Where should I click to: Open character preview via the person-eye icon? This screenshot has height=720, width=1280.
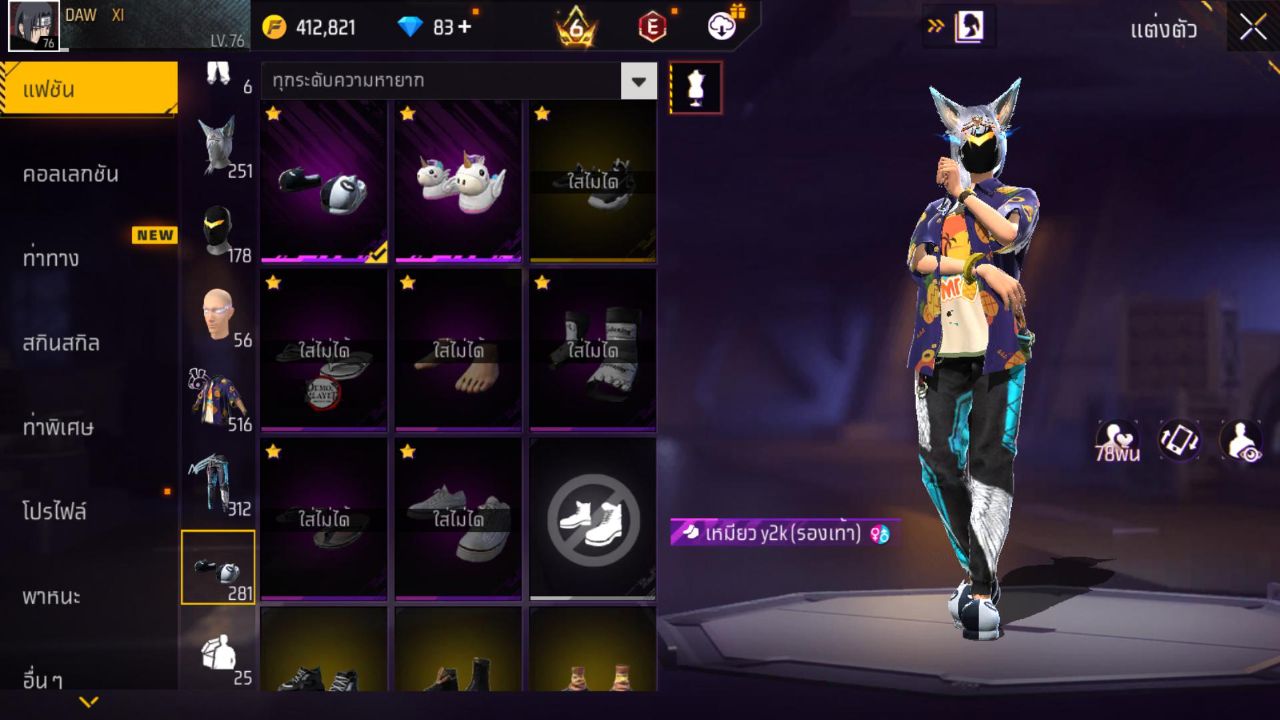[1240, 440]
